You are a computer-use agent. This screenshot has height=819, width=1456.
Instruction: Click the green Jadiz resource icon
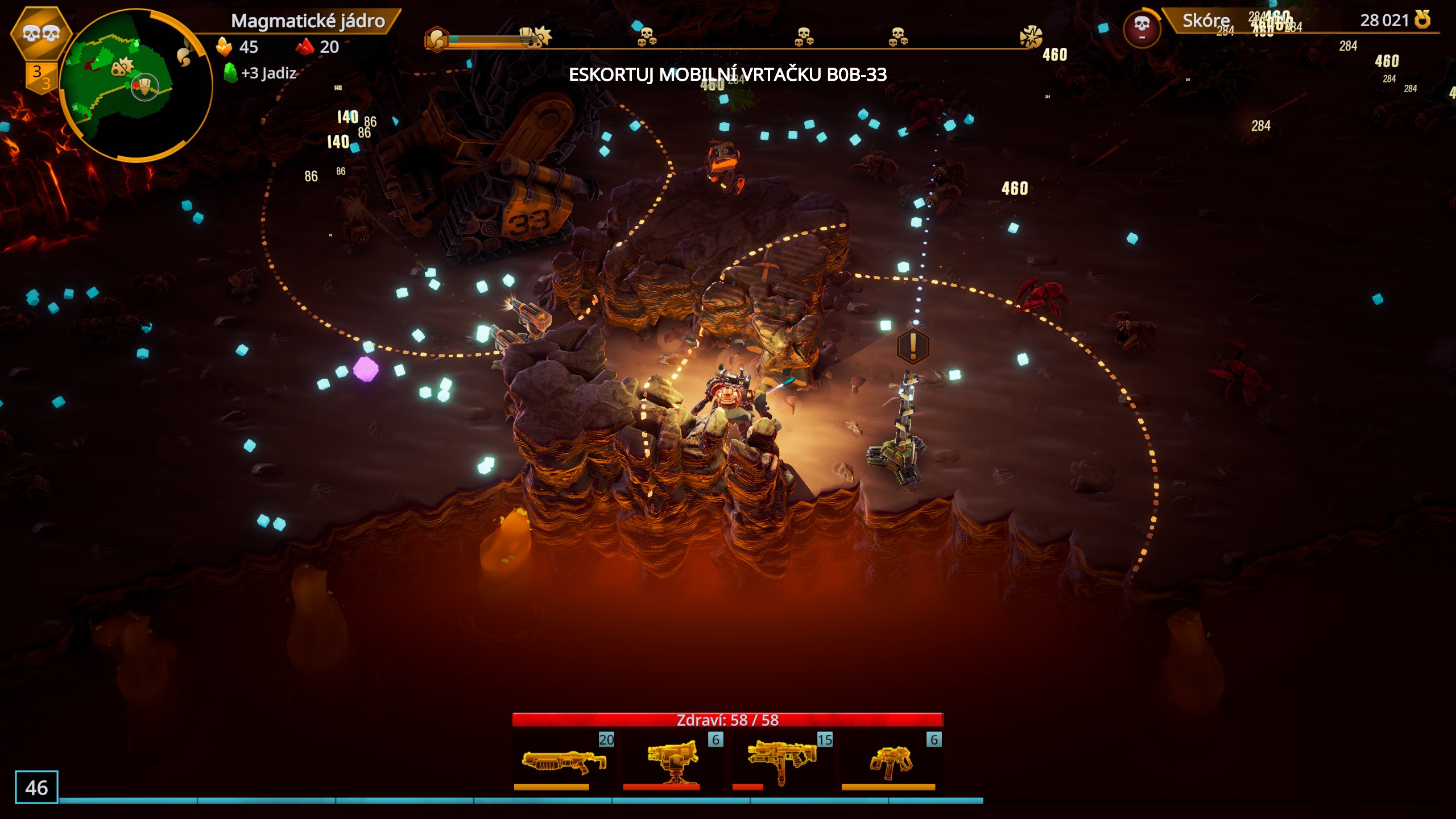pos(230,73)
